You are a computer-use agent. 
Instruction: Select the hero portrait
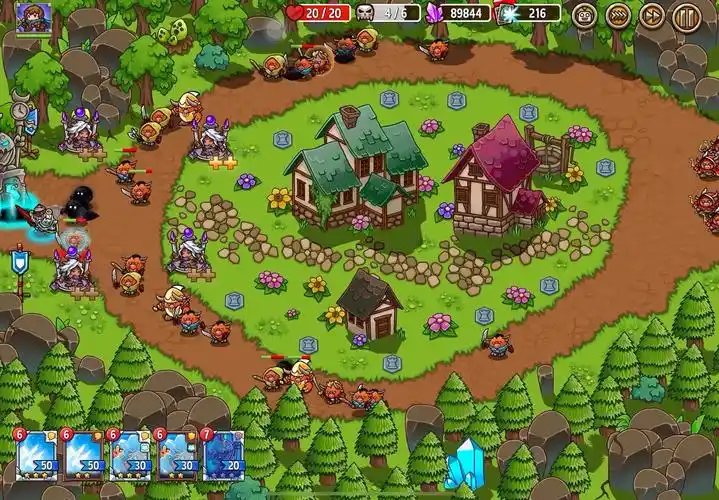pyautogui.click(x=33, y=17)
